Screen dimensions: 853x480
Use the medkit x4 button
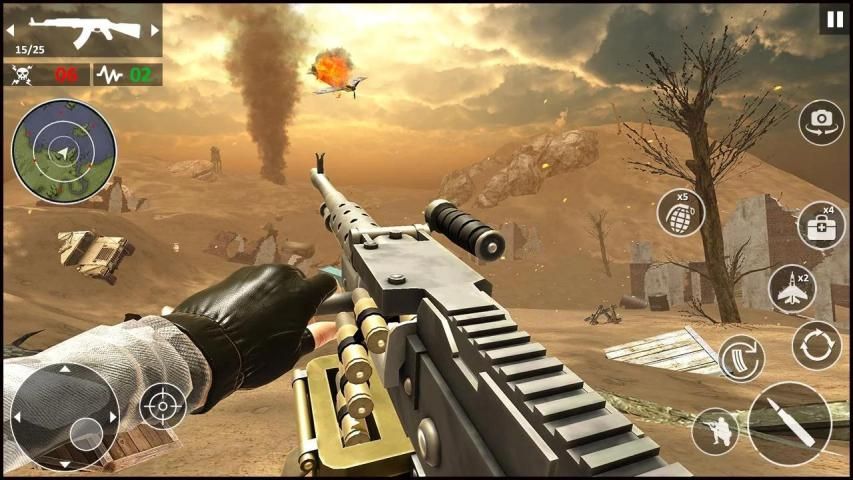(821, 225)
